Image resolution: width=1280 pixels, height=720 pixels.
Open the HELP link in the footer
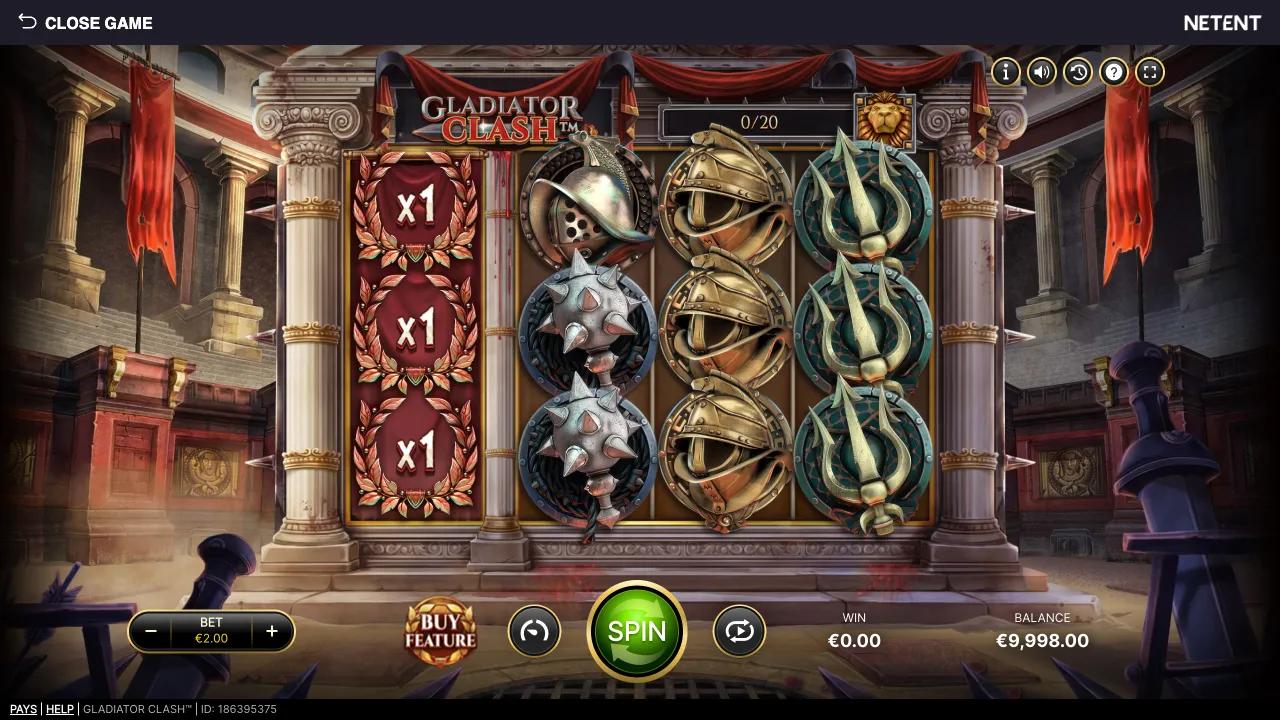pos(60,709)
